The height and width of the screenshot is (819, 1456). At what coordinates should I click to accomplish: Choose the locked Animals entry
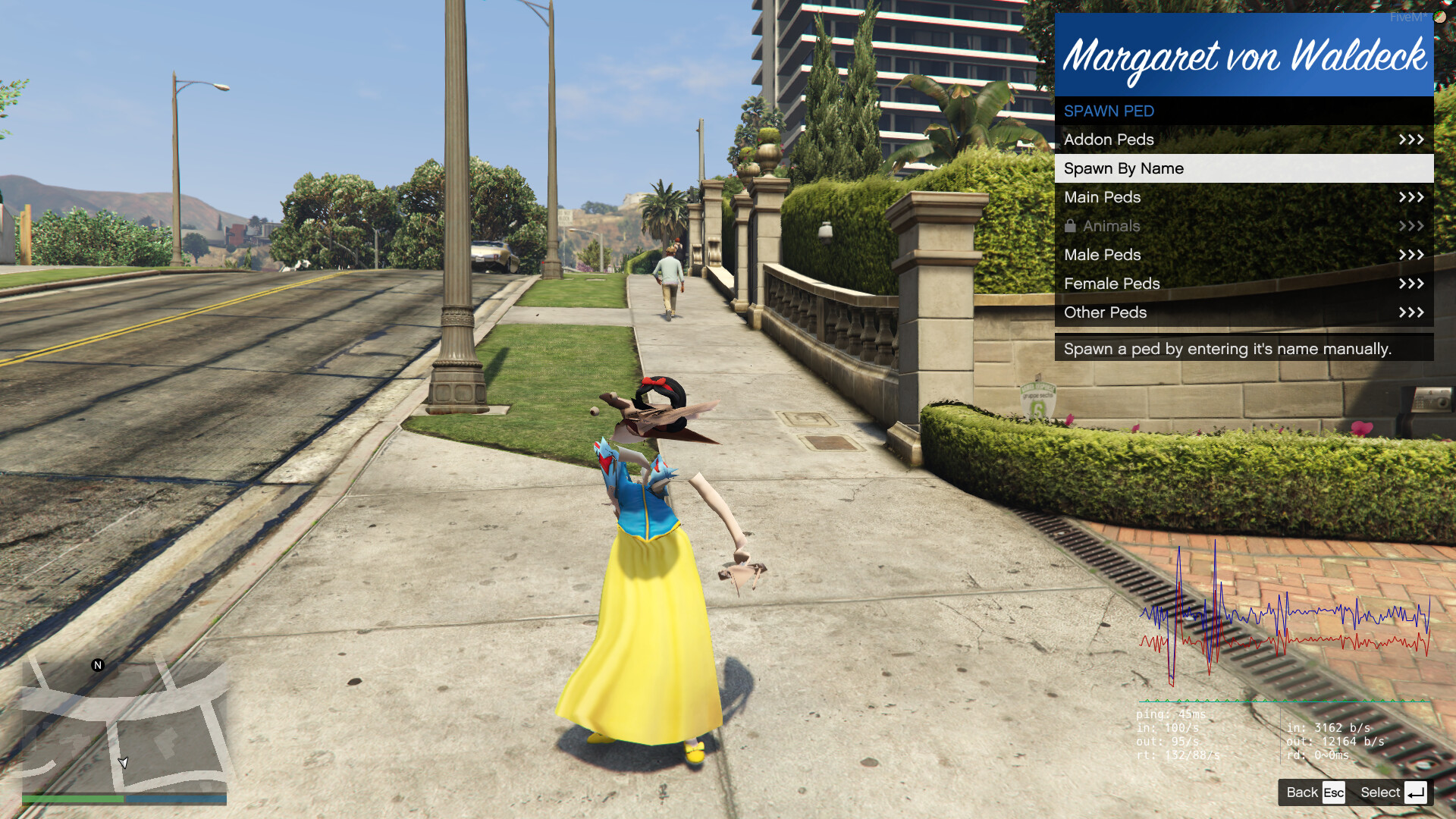[1244, 226]
